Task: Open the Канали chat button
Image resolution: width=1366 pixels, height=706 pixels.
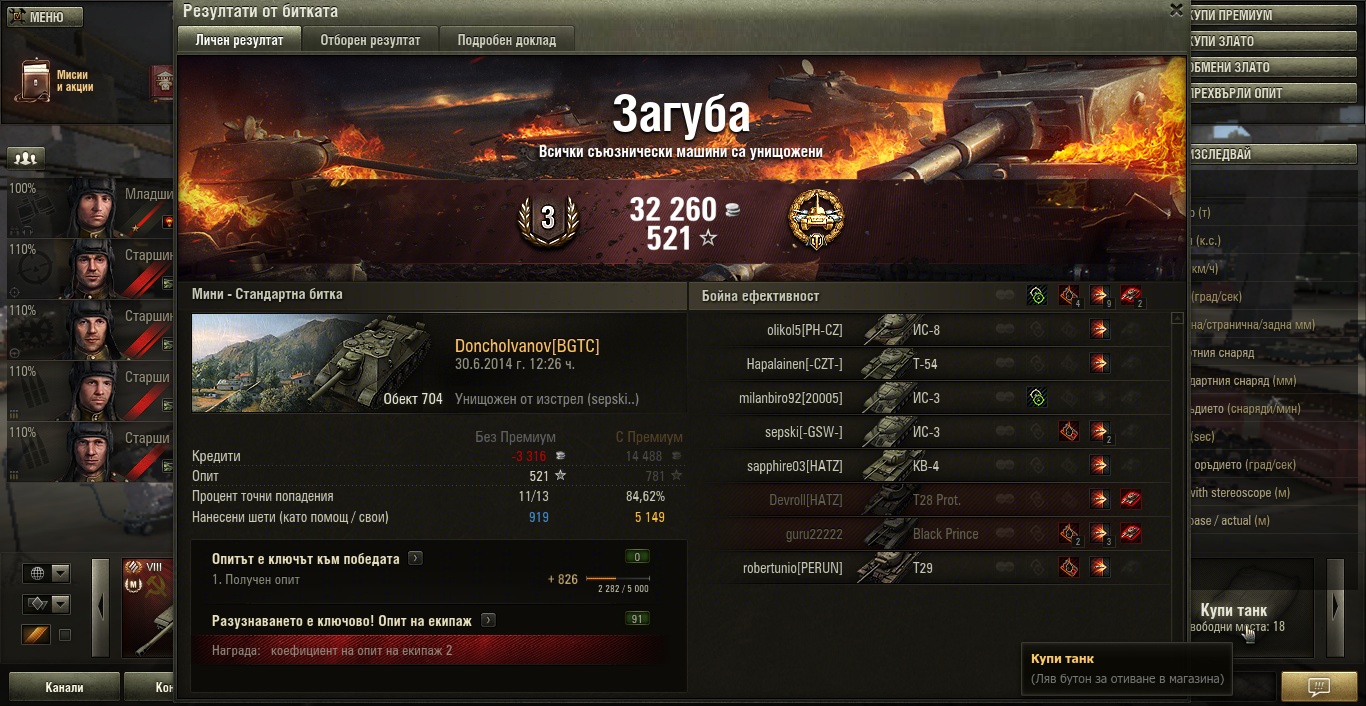Action: [64, 688]
